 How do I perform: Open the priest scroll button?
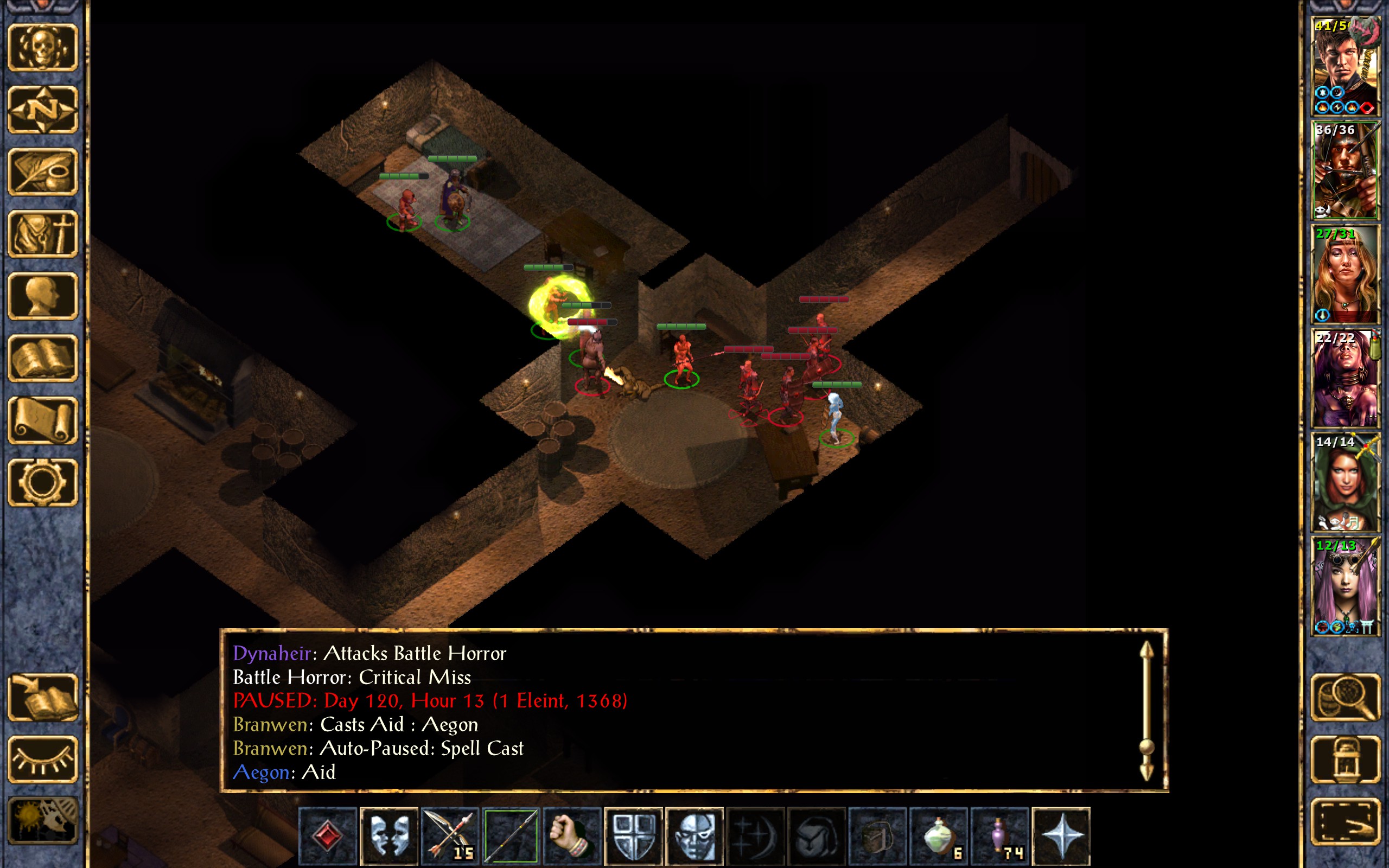(43, 420)
